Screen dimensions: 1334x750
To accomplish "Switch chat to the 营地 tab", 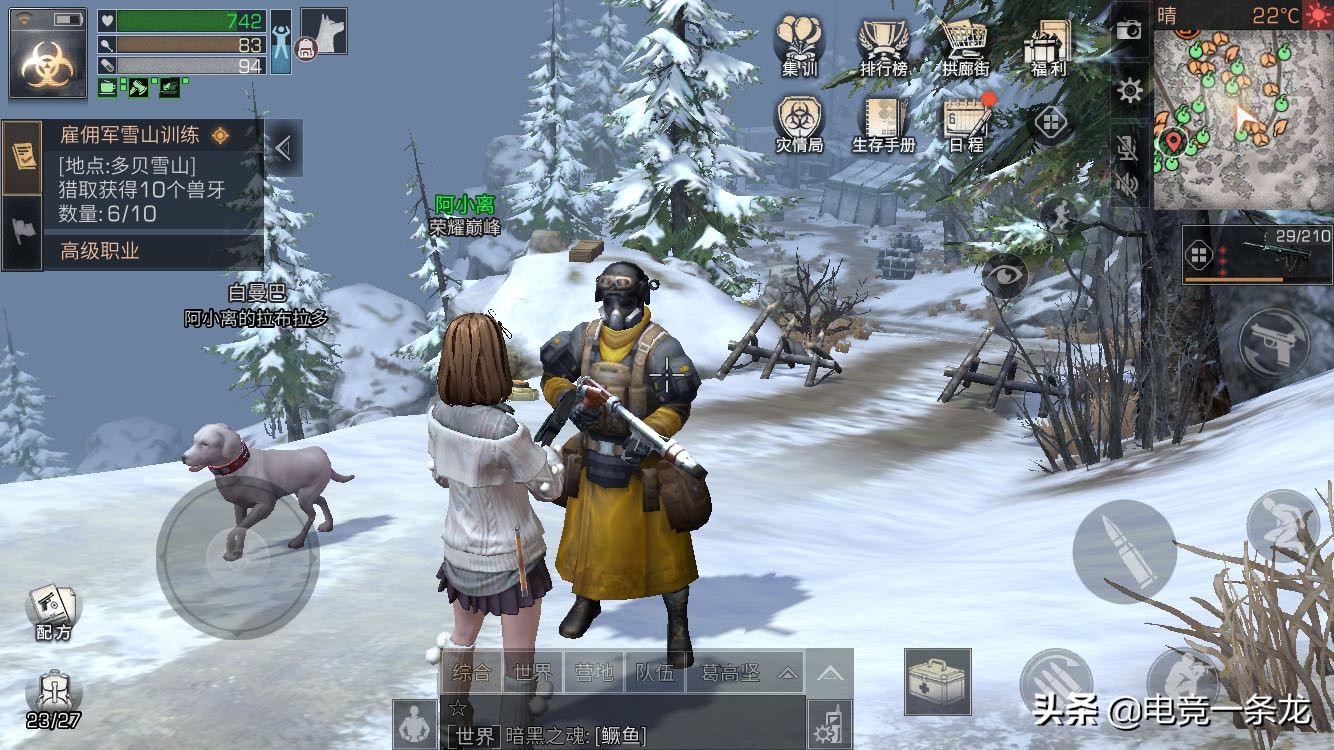I will pyautogui.click(x=594, y=673).
